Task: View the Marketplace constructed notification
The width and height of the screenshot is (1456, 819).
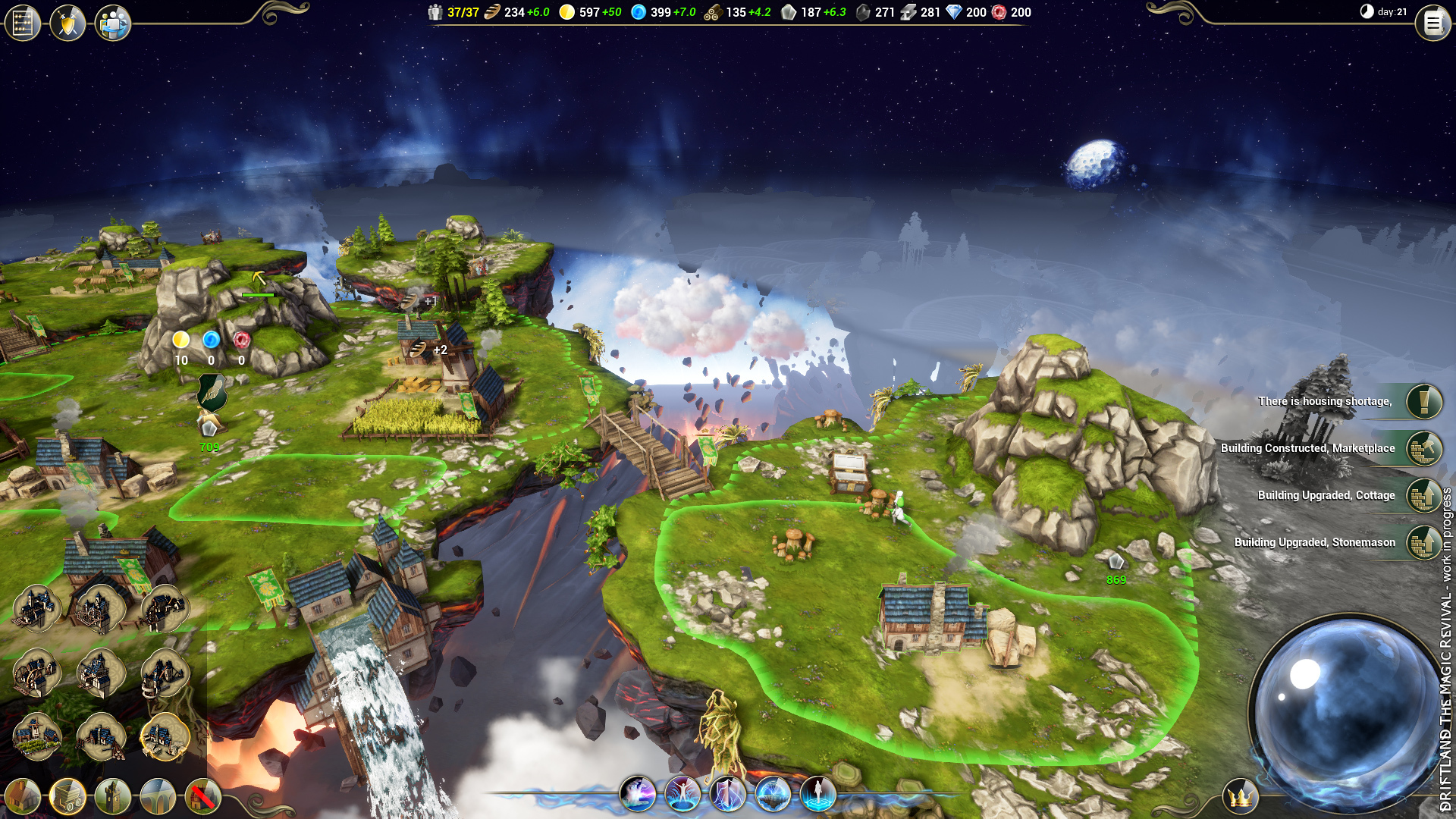Action: pos(1423,448)
